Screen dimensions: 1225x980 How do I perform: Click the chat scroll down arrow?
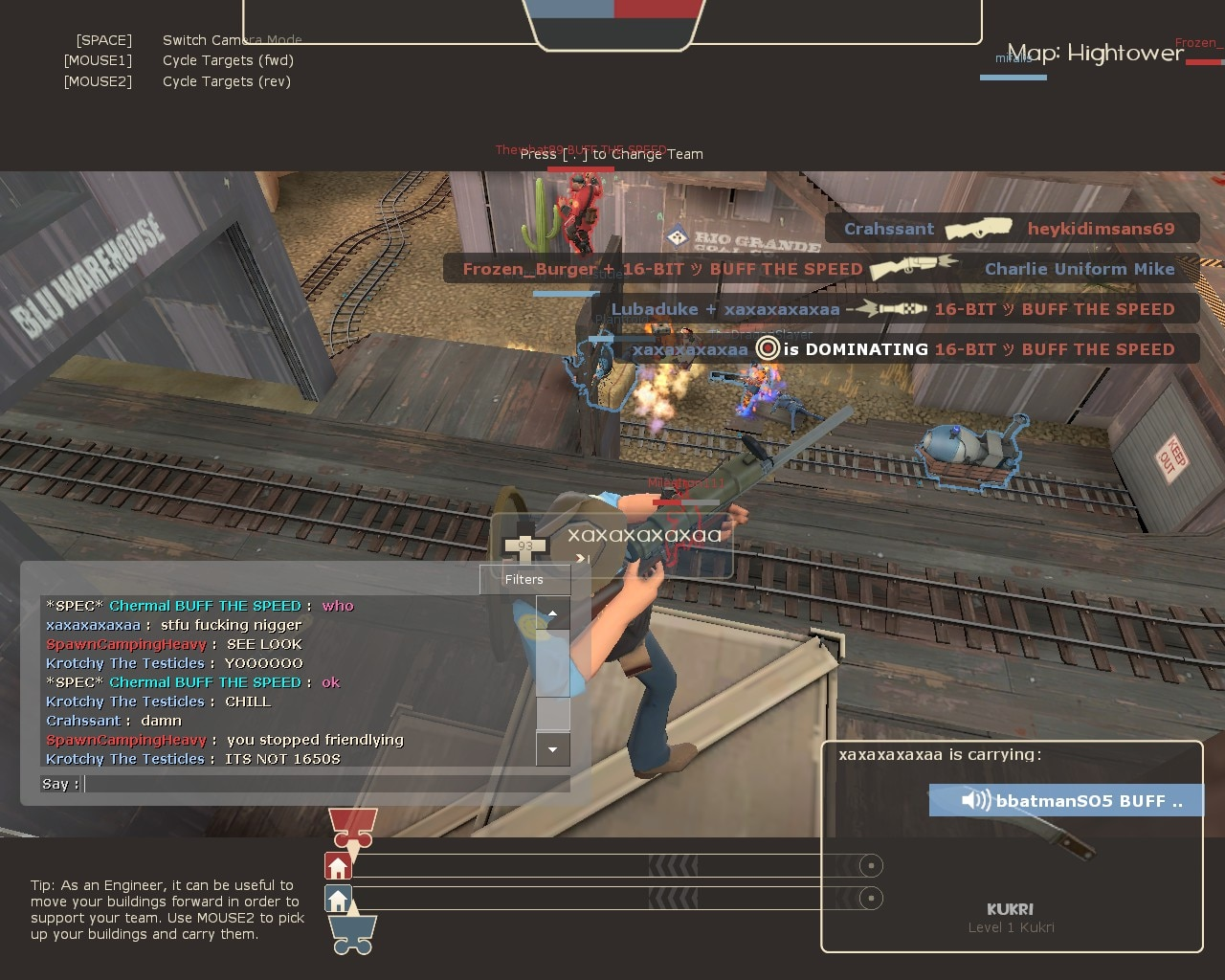pyautogui.click(x=553, y=749)
